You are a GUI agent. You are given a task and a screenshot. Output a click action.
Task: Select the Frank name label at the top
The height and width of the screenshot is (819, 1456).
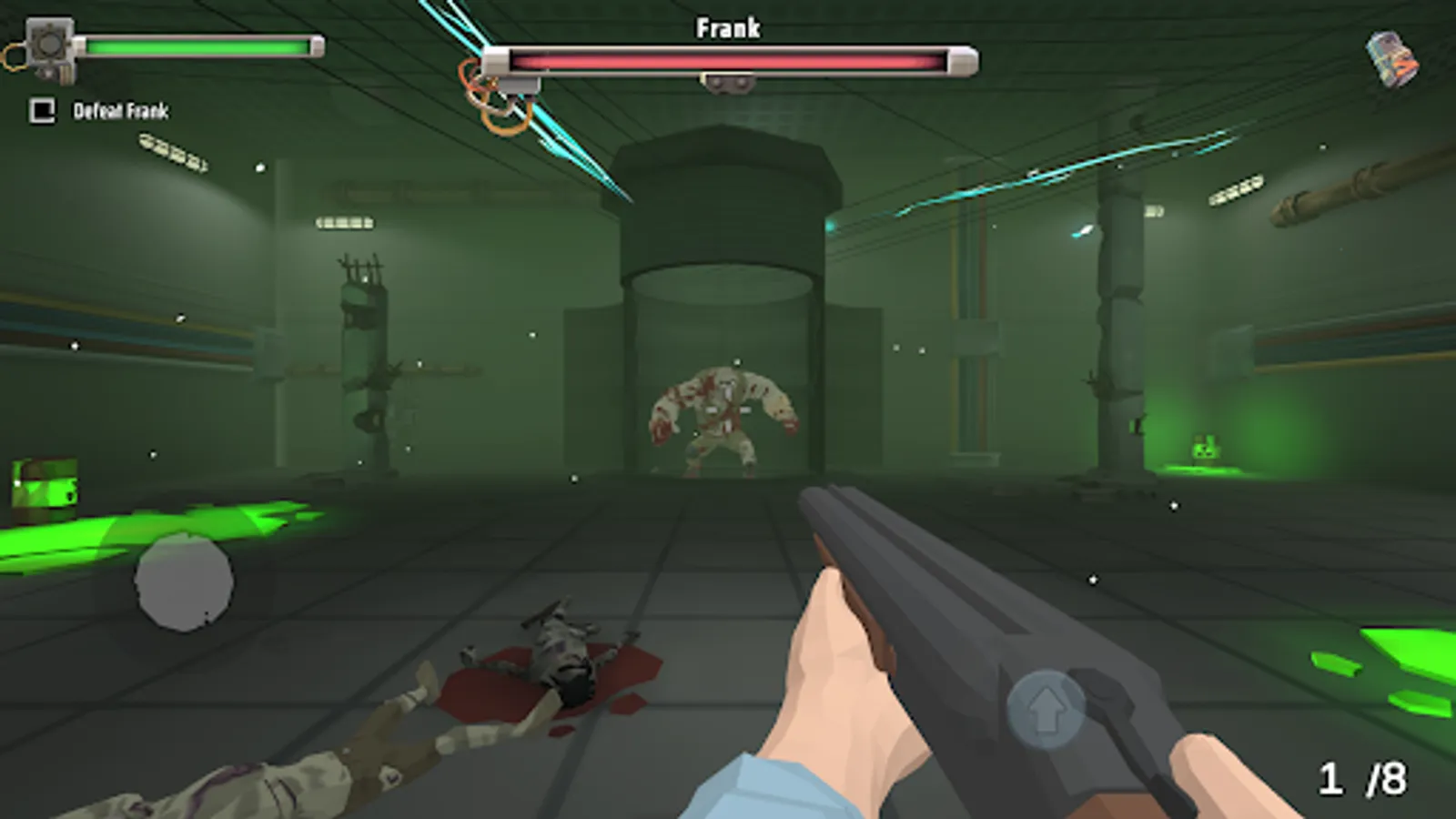coord(726,27)
